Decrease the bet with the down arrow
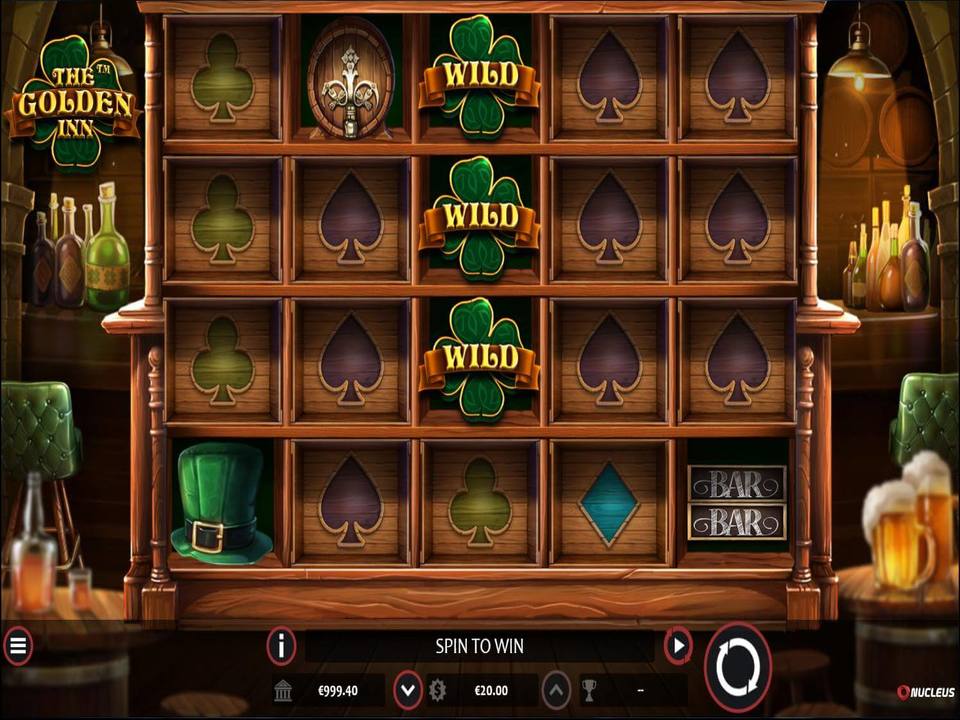Image resolution: width=960 pixels, height=720 pixels. click(x=407, y=689)
